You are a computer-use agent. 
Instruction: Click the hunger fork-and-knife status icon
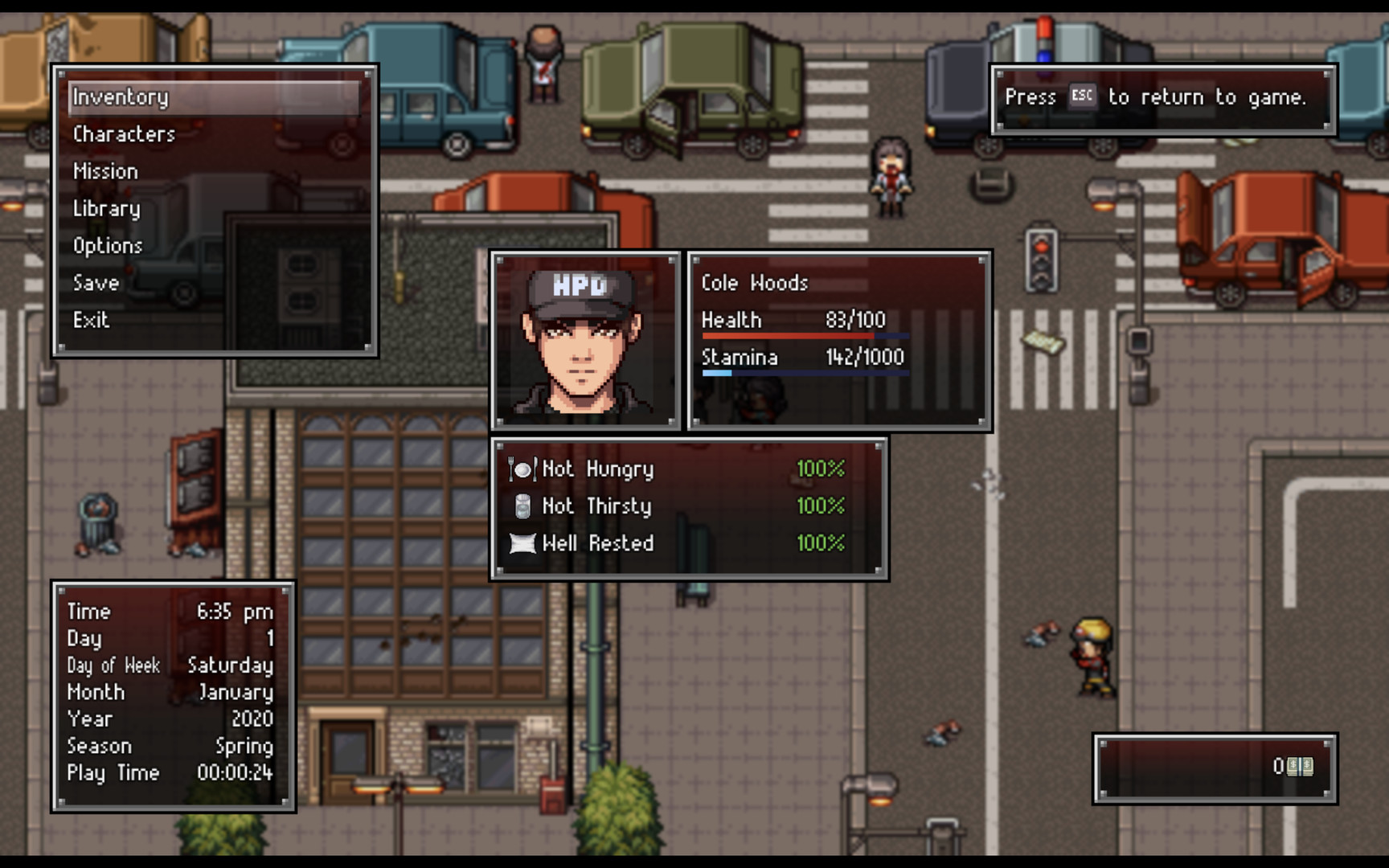[521, 469]
